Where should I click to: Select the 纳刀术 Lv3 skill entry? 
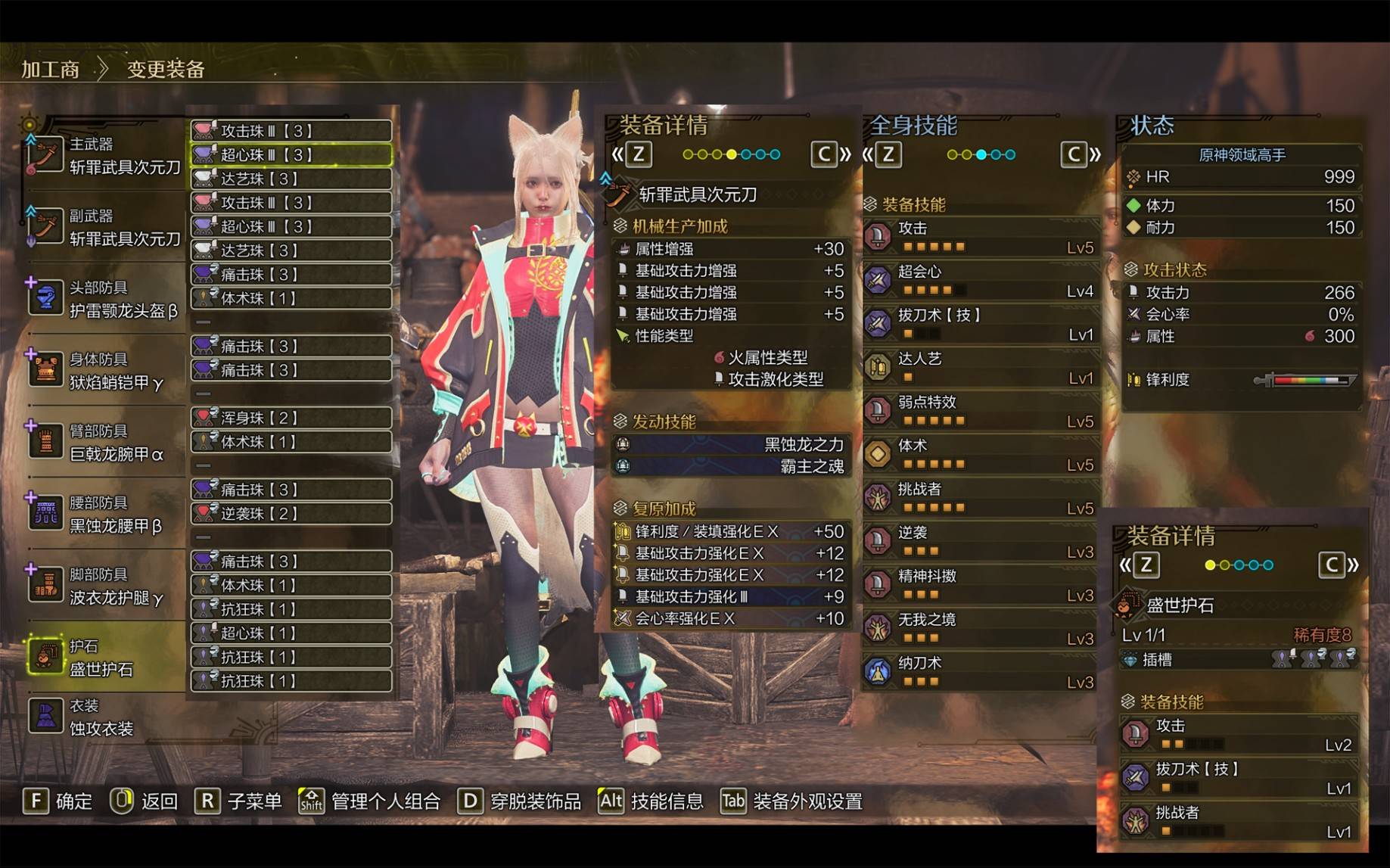coord(981,672)
